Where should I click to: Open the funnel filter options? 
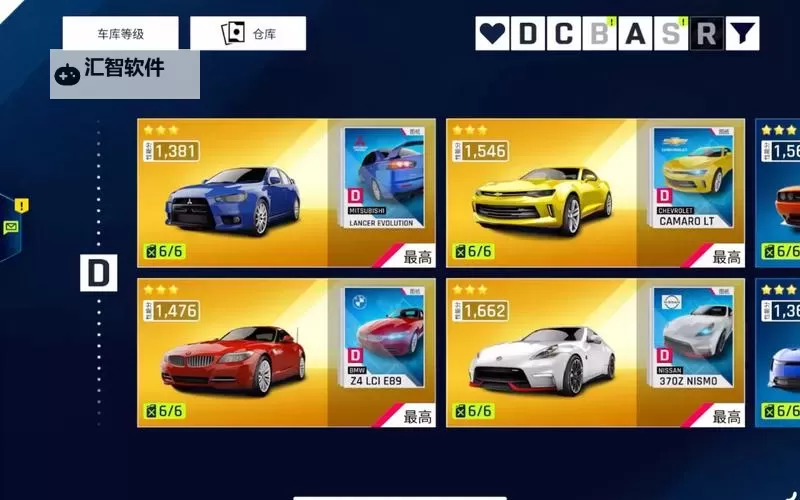tap(741, 34)
